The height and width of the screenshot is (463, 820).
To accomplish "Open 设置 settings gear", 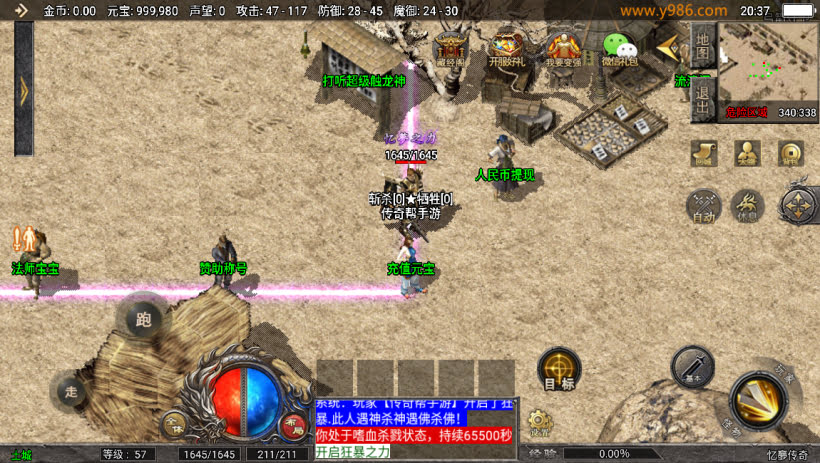I will (540, 423).
